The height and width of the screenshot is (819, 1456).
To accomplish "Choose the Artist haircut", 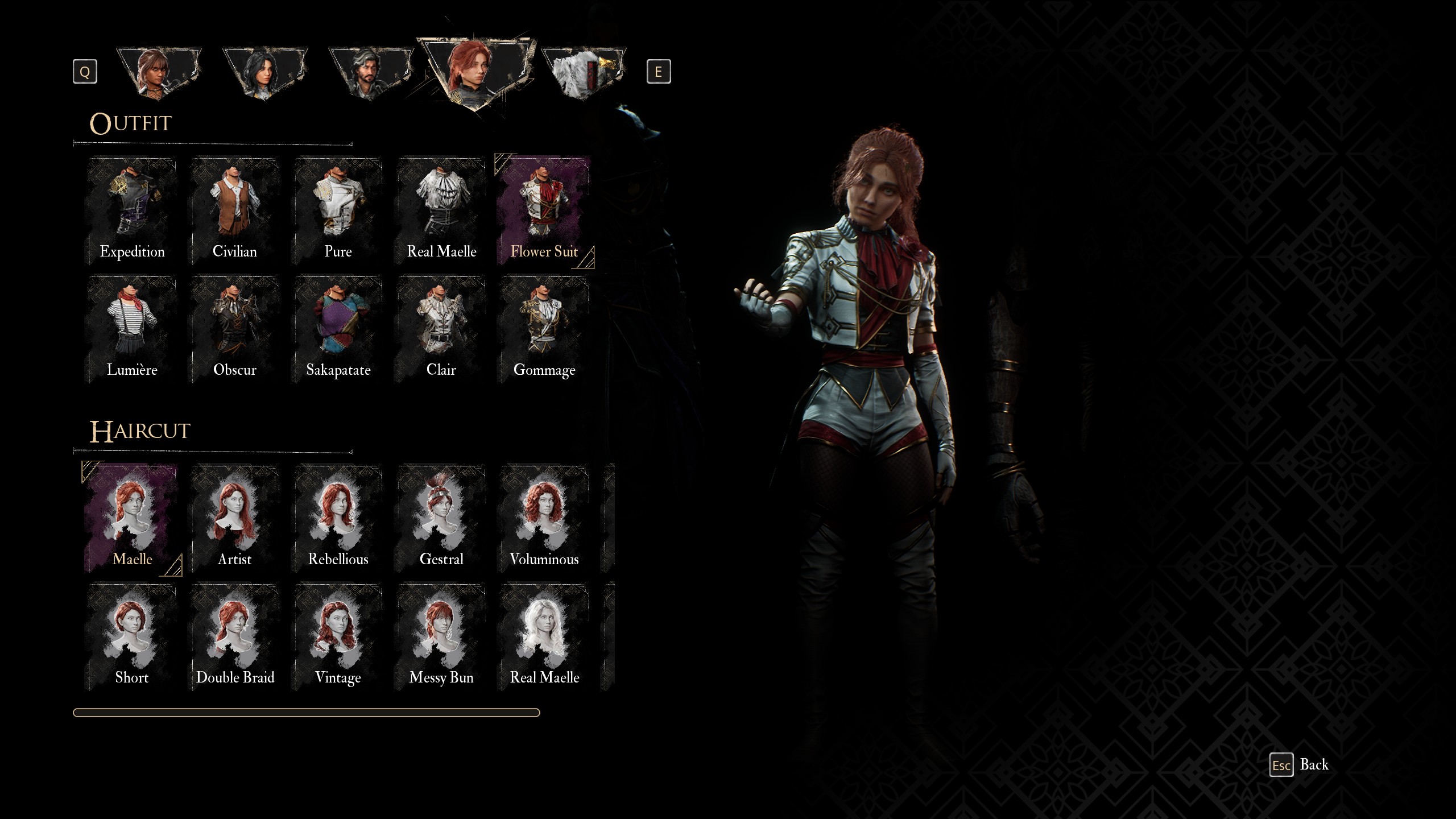I will click(x=235, y=518).
